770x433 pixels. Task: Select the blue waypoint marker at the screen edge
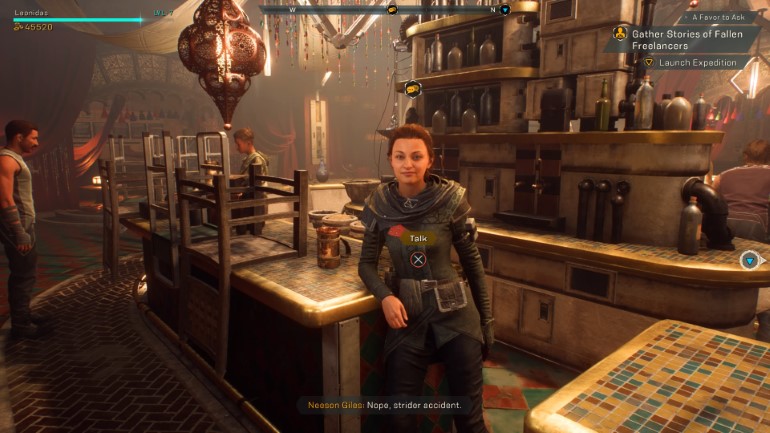(749, 260)
